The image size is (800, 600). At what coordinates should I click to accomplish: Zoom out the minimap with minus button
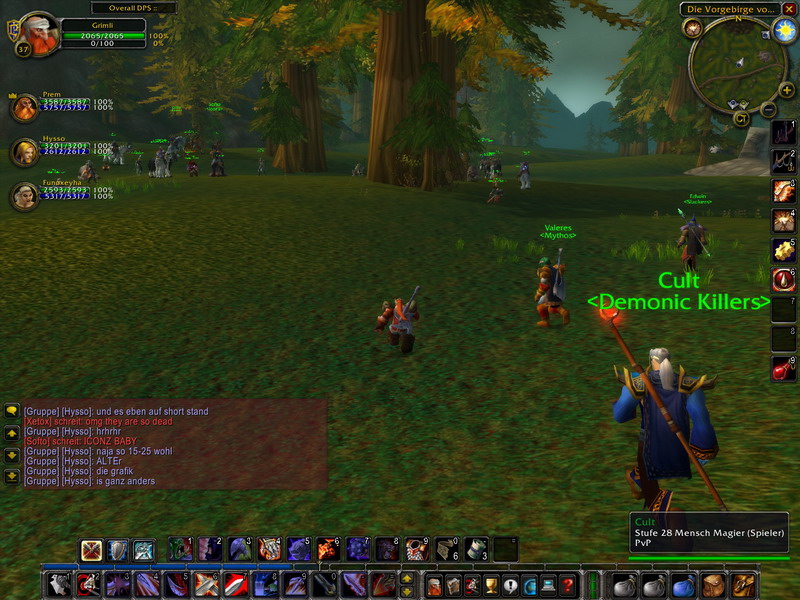(x=768, y=109)
